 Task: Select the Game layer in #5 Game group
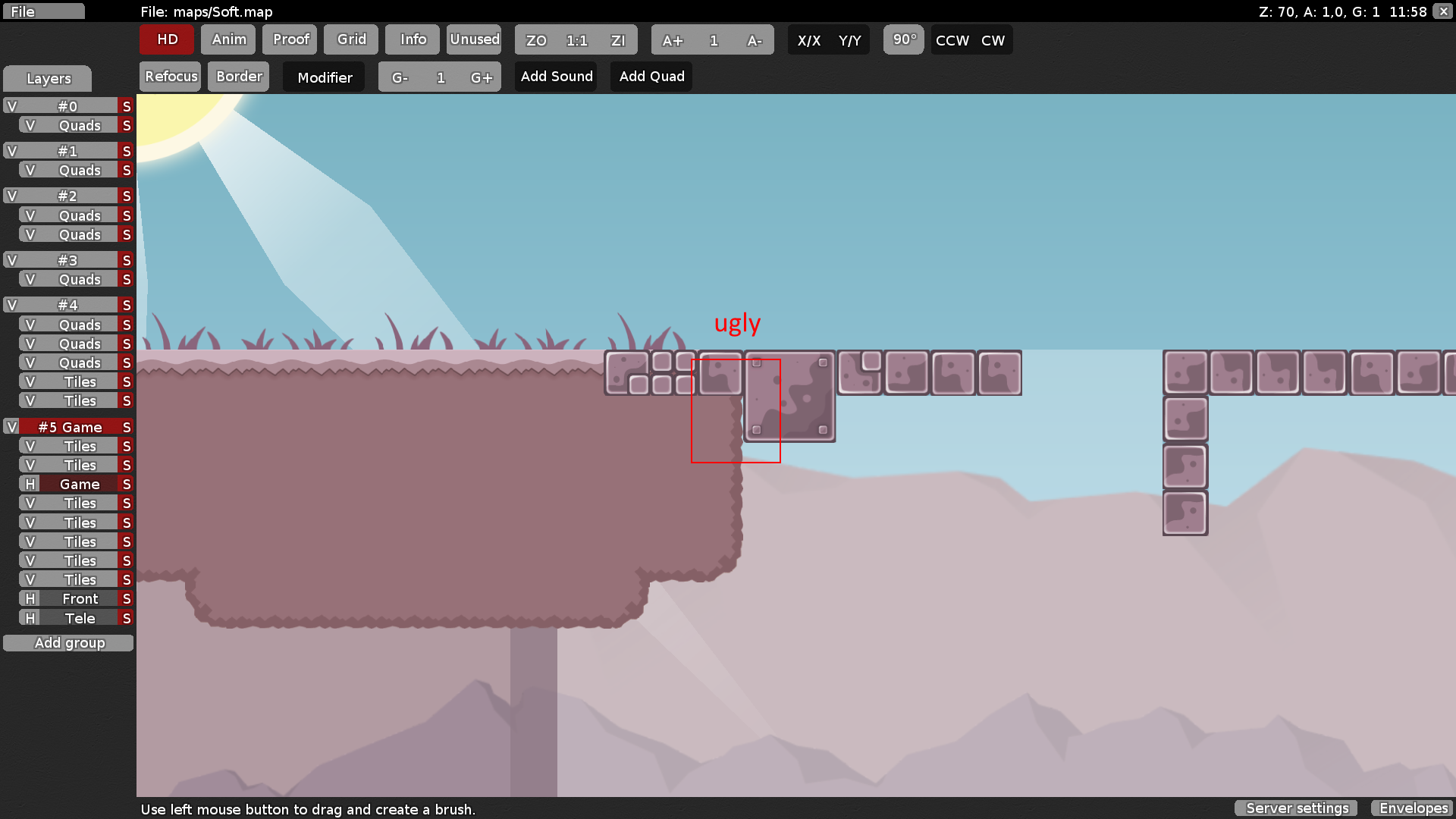click(78, 483)
